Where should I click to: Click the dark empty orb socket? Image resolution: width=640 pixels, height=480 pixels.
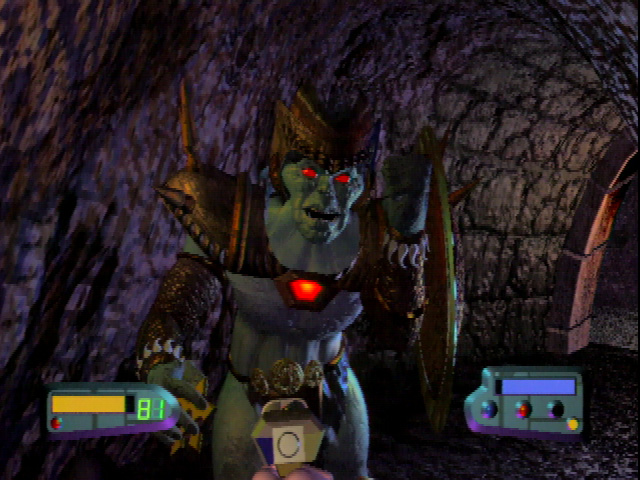tap(555, 409)
